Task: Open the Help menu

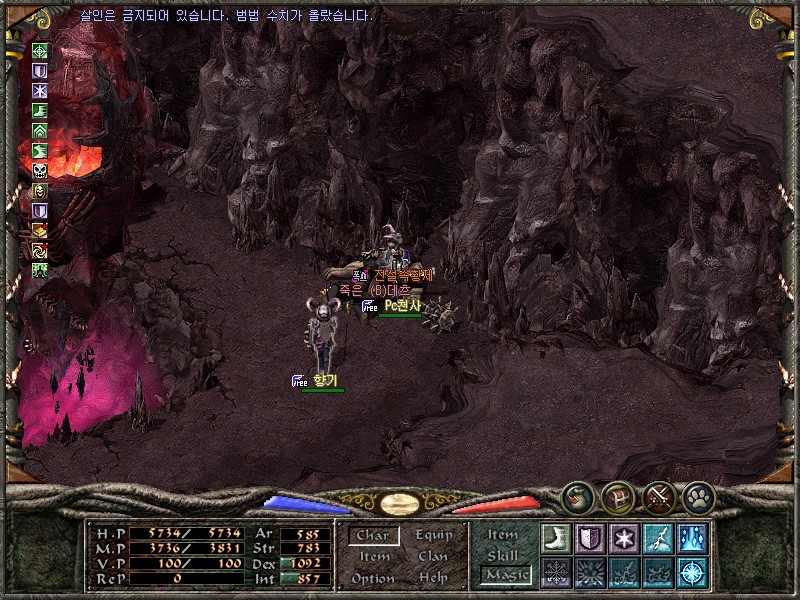Action: pyautogui.click(x=433, y=578)
